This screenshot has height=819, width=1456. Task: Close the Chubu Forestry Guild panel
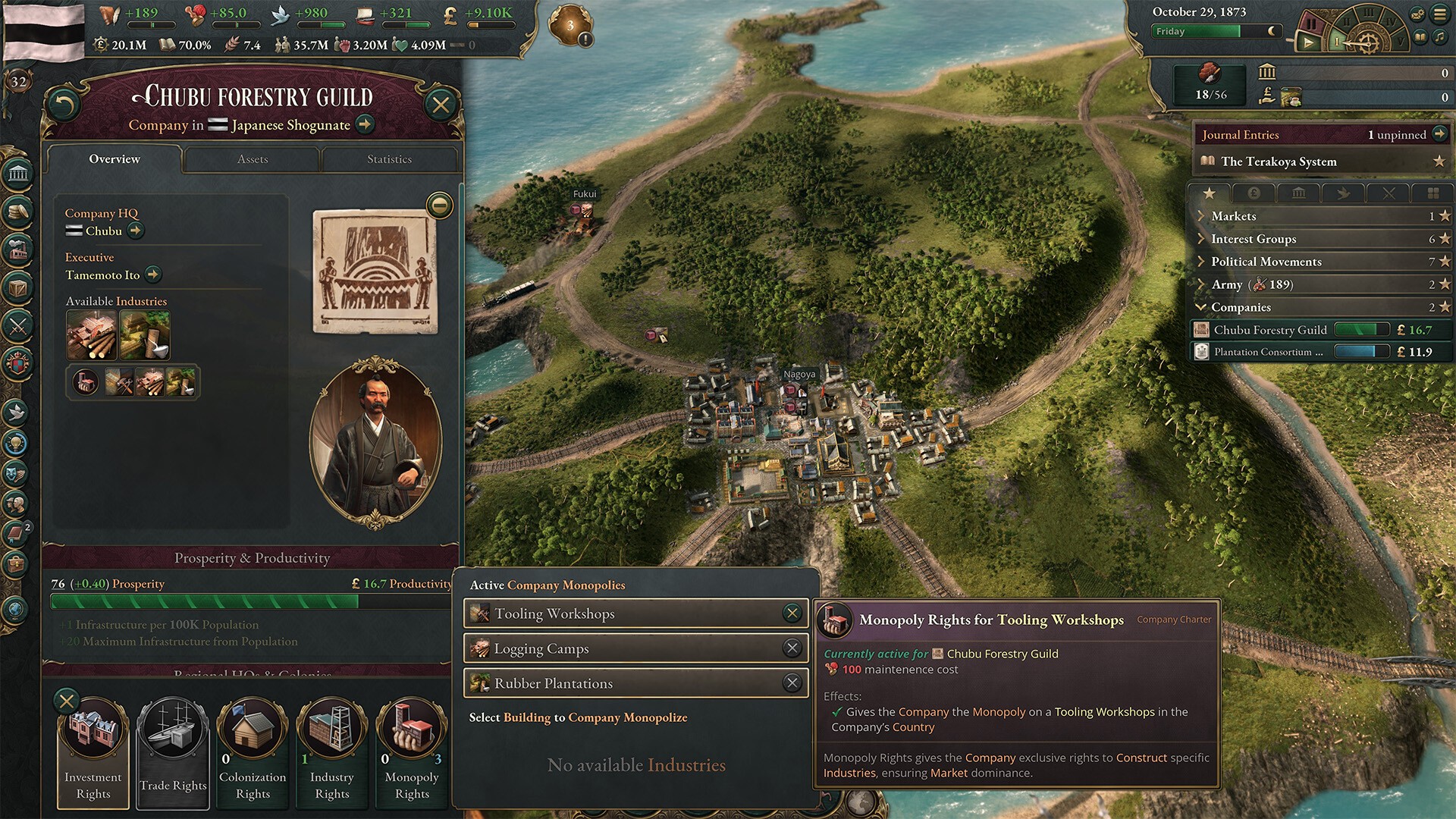(x=441, y=105)
